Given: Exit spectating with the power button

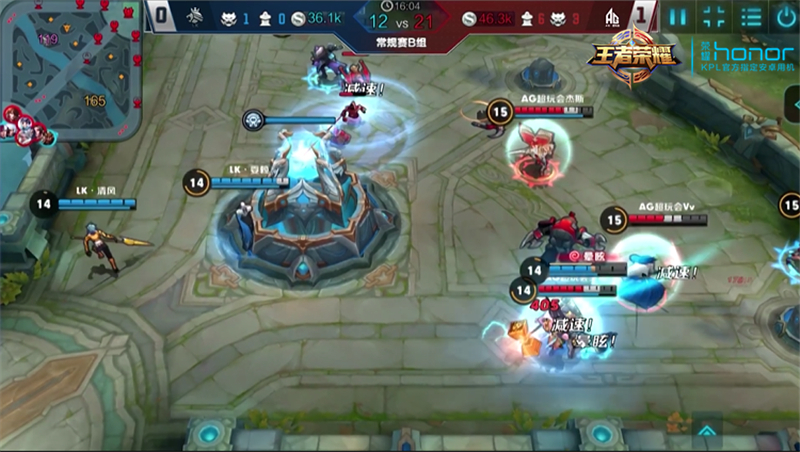Looking at the screenshot, I should tap(785, 16).
